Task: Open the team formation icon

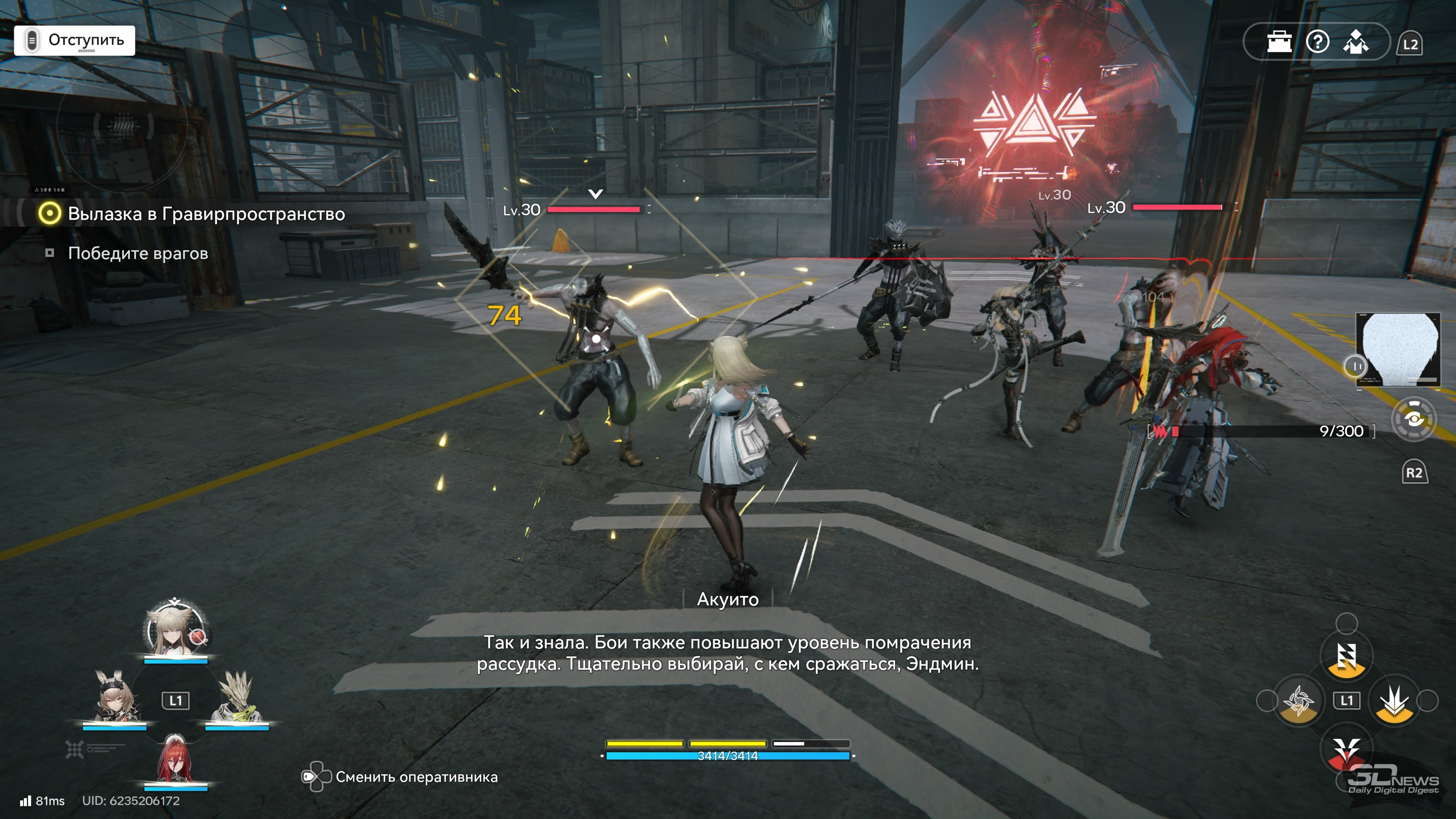Action: pos(1356,42)
